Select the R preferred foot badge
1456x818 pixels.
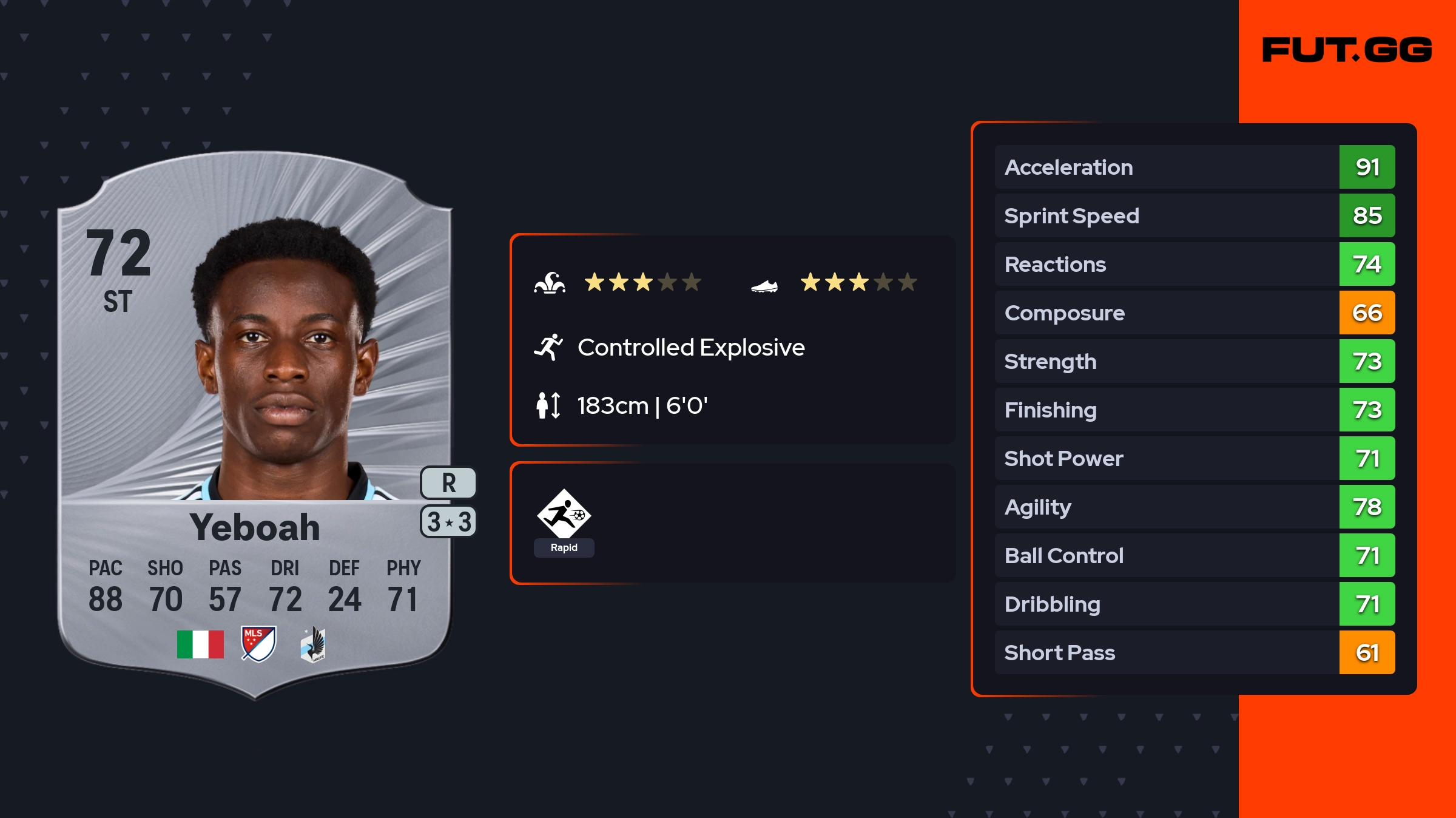tap(448, 483)
